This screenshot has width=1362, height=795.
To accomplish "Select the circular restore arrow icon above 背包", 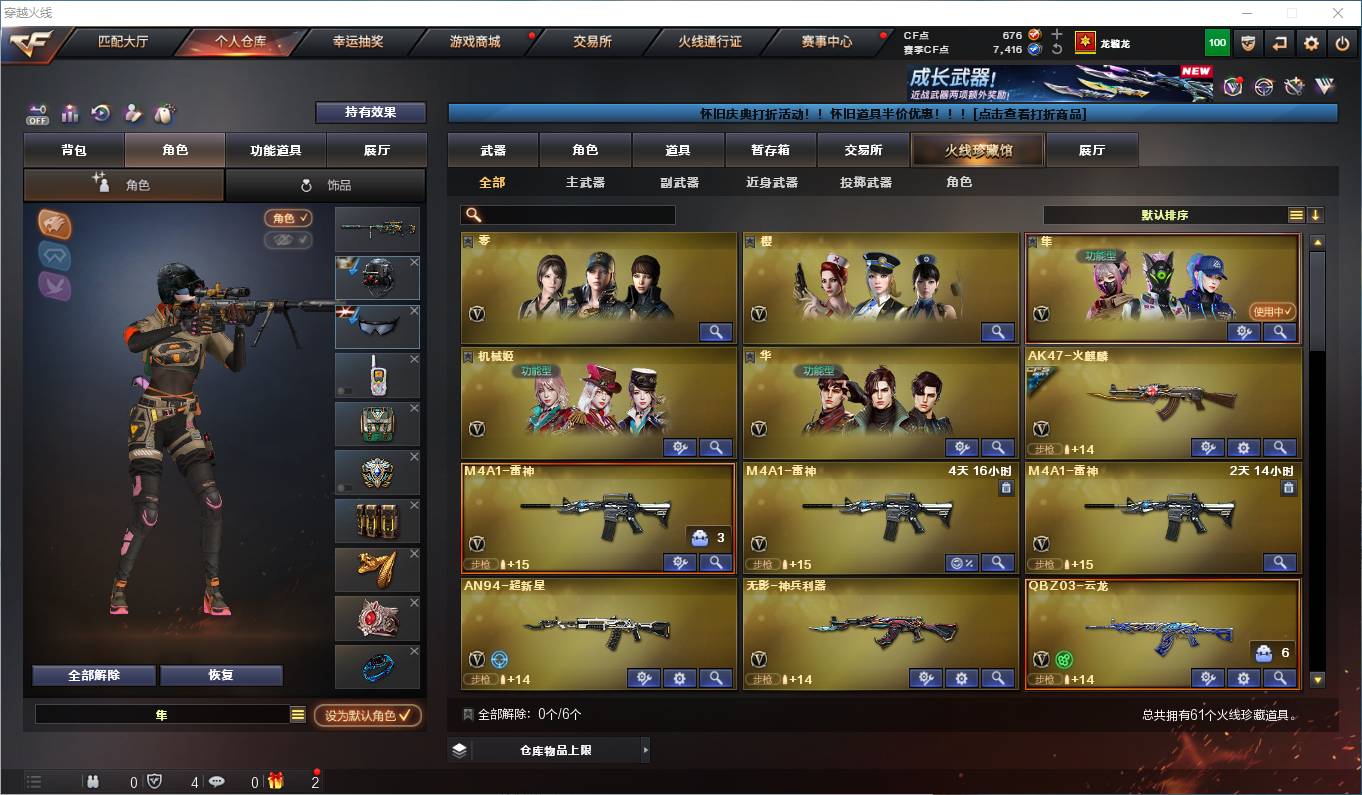I will point(100,113).
